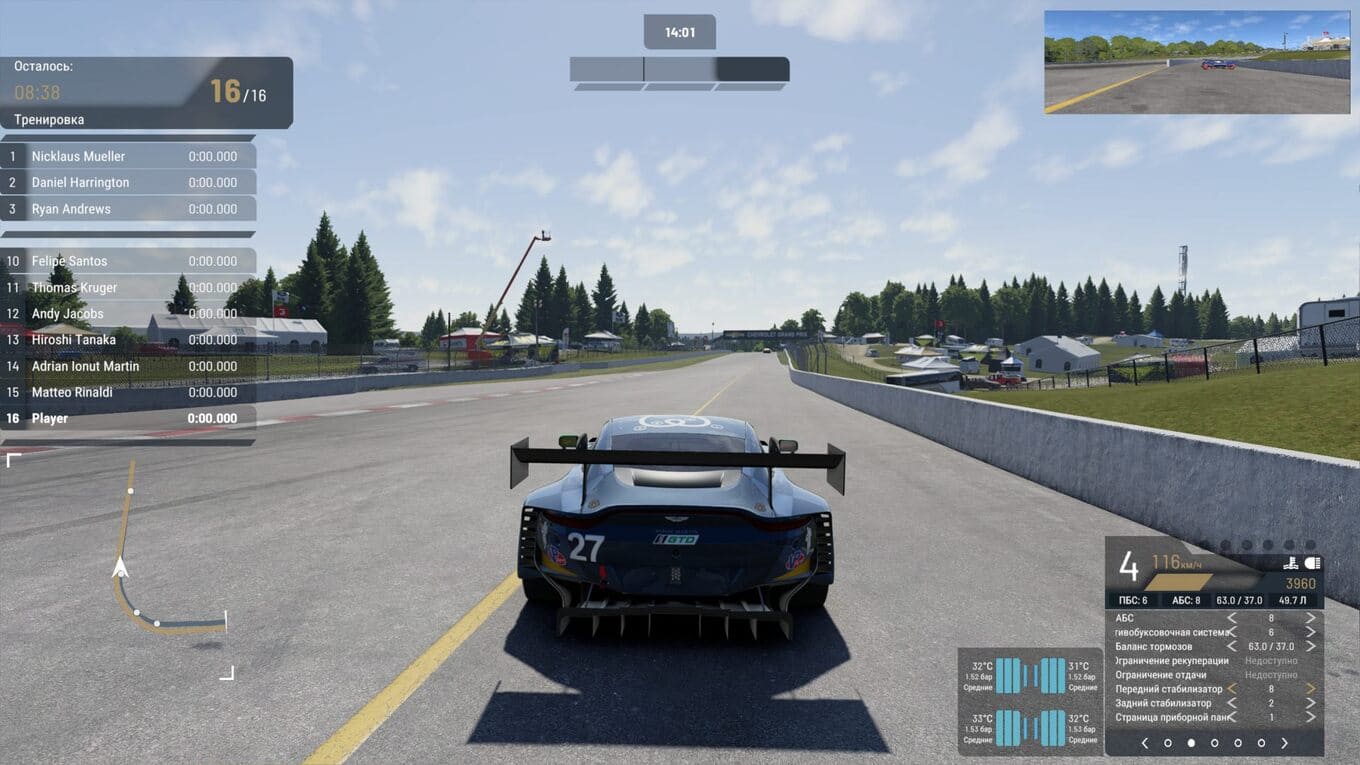This screenshot has height=765, width=1360.
Task: Select the Player row in standings
Action: tap(128, 418)
